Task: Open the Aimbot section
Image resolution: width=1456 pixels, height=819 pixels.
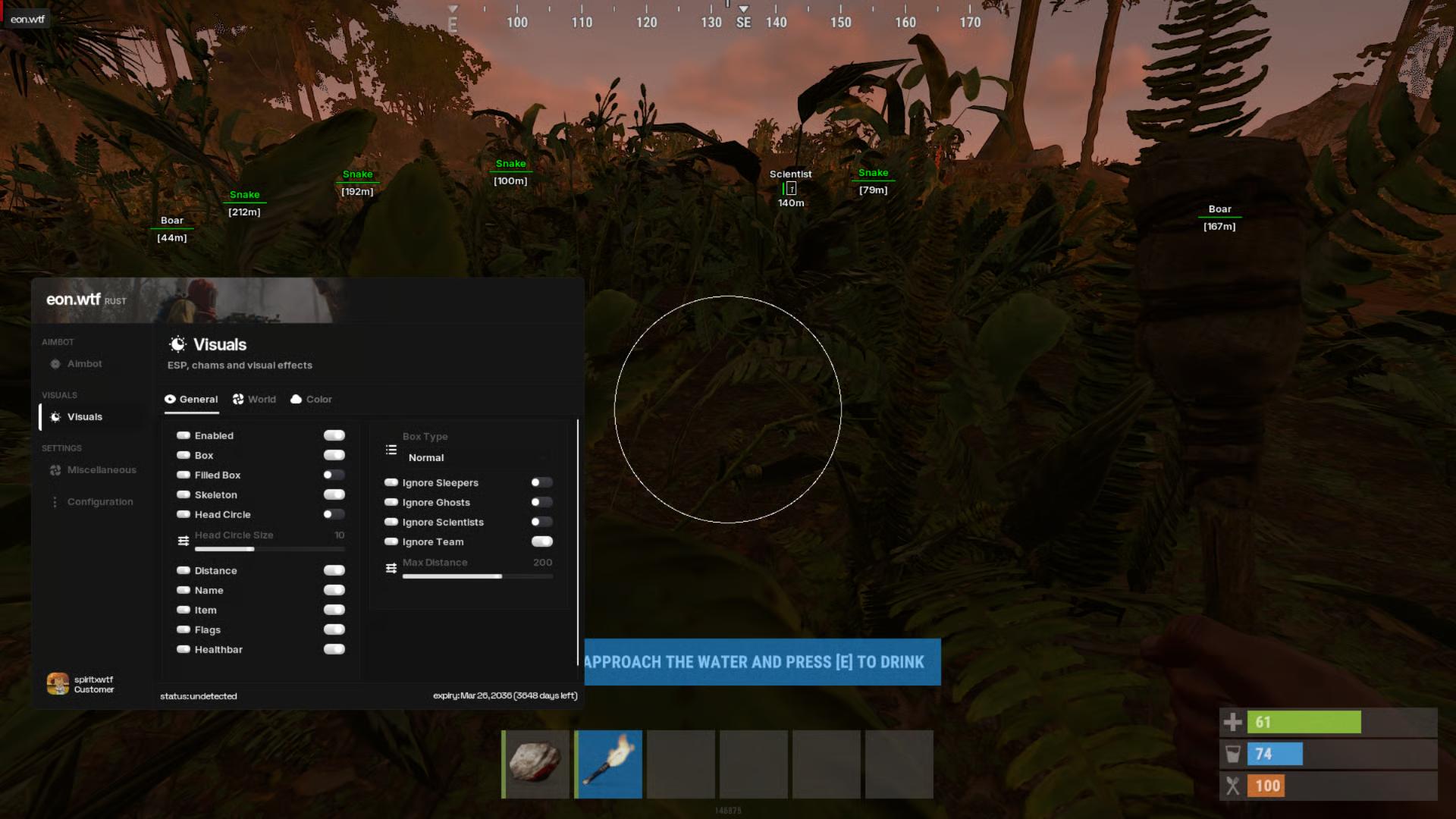Action: (84, 364)
